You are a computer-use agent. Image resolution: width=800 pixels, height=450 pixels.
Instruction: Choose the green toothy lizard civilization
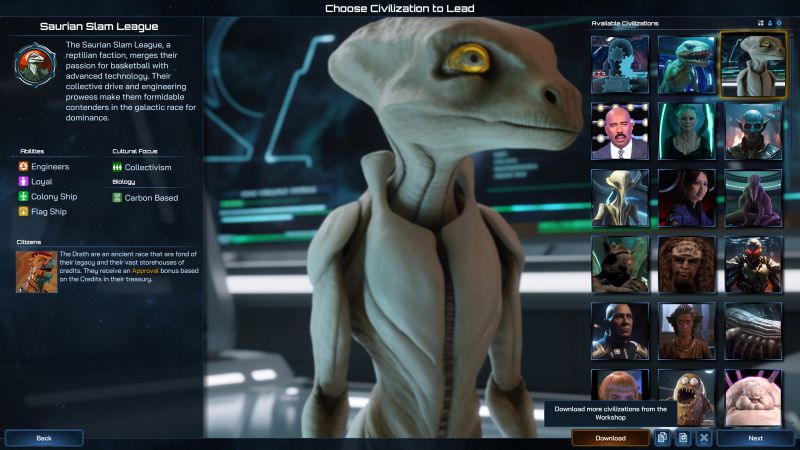pyautogui.click(x=686, y=65)
